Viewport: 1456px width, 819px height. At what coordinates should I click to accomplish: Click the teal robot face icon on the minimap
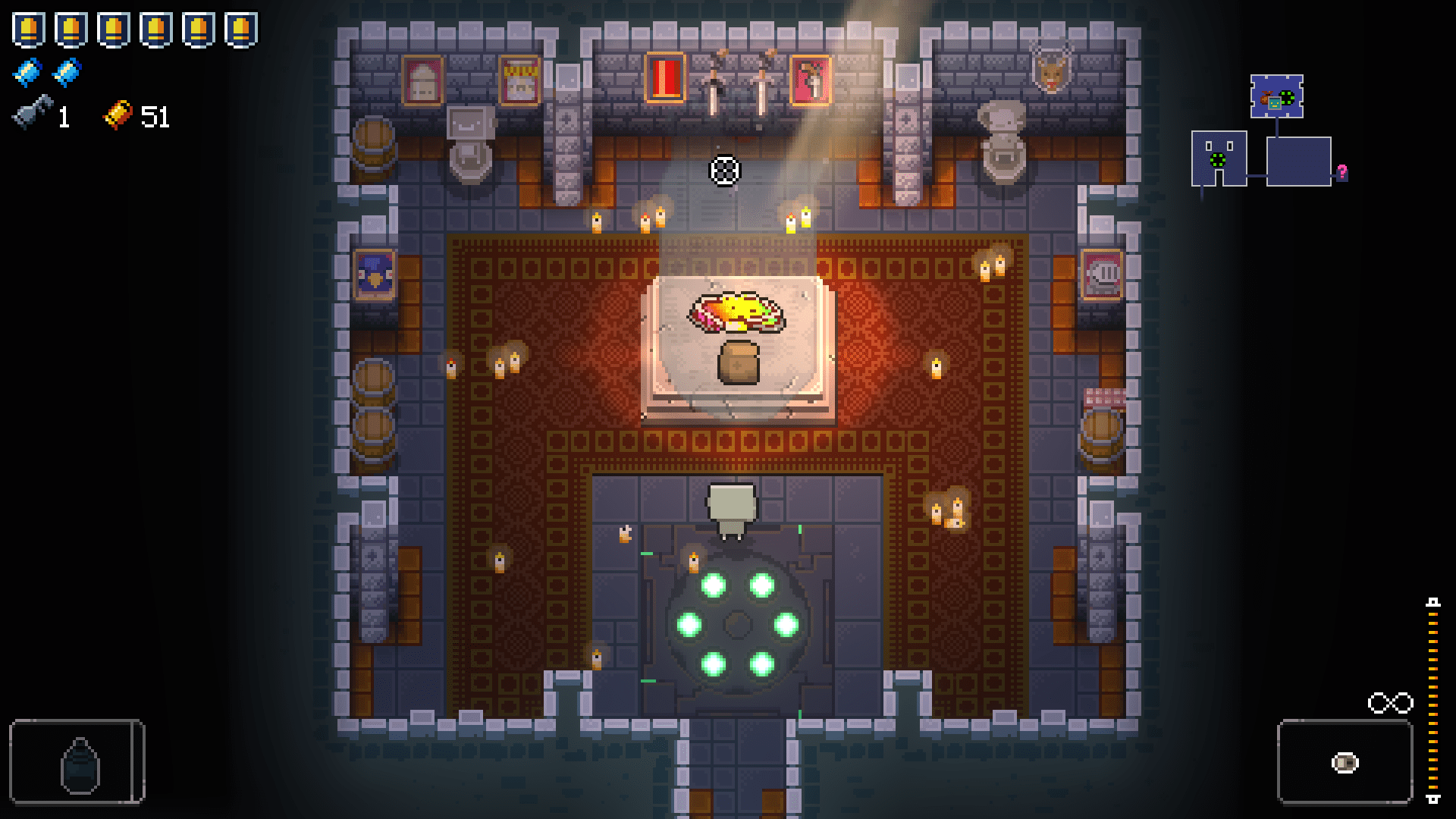point(1275,104)
